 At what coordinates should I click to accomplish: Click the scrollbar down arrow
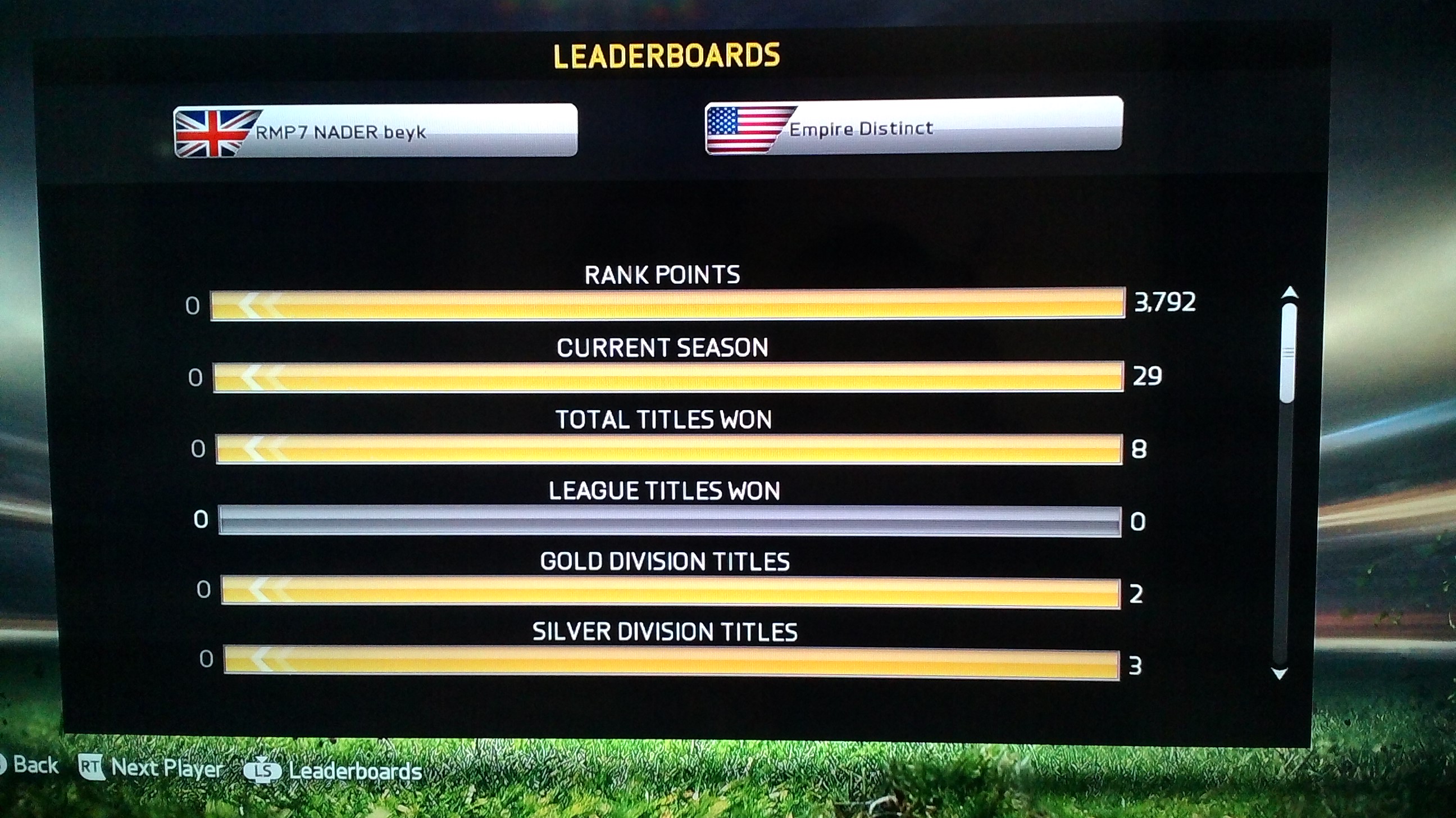1279,673
